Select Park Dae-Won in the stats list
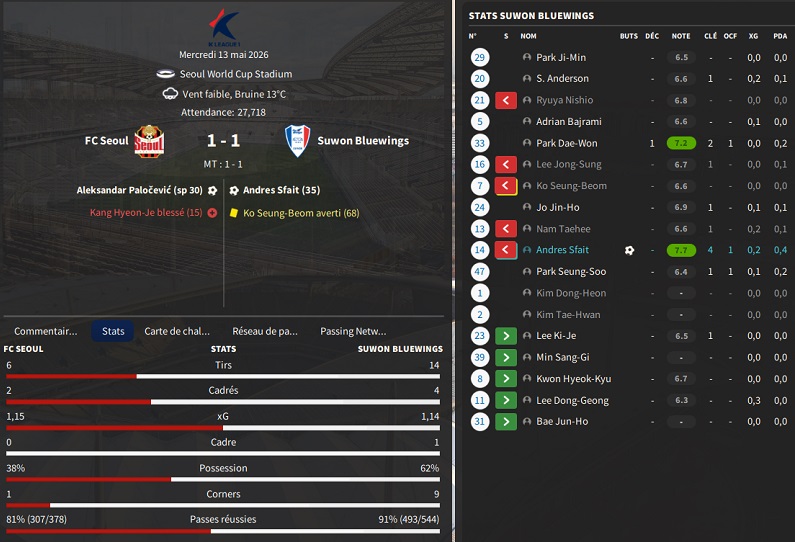The width and height of the screenshot is (795, 542). coord(566,143)
